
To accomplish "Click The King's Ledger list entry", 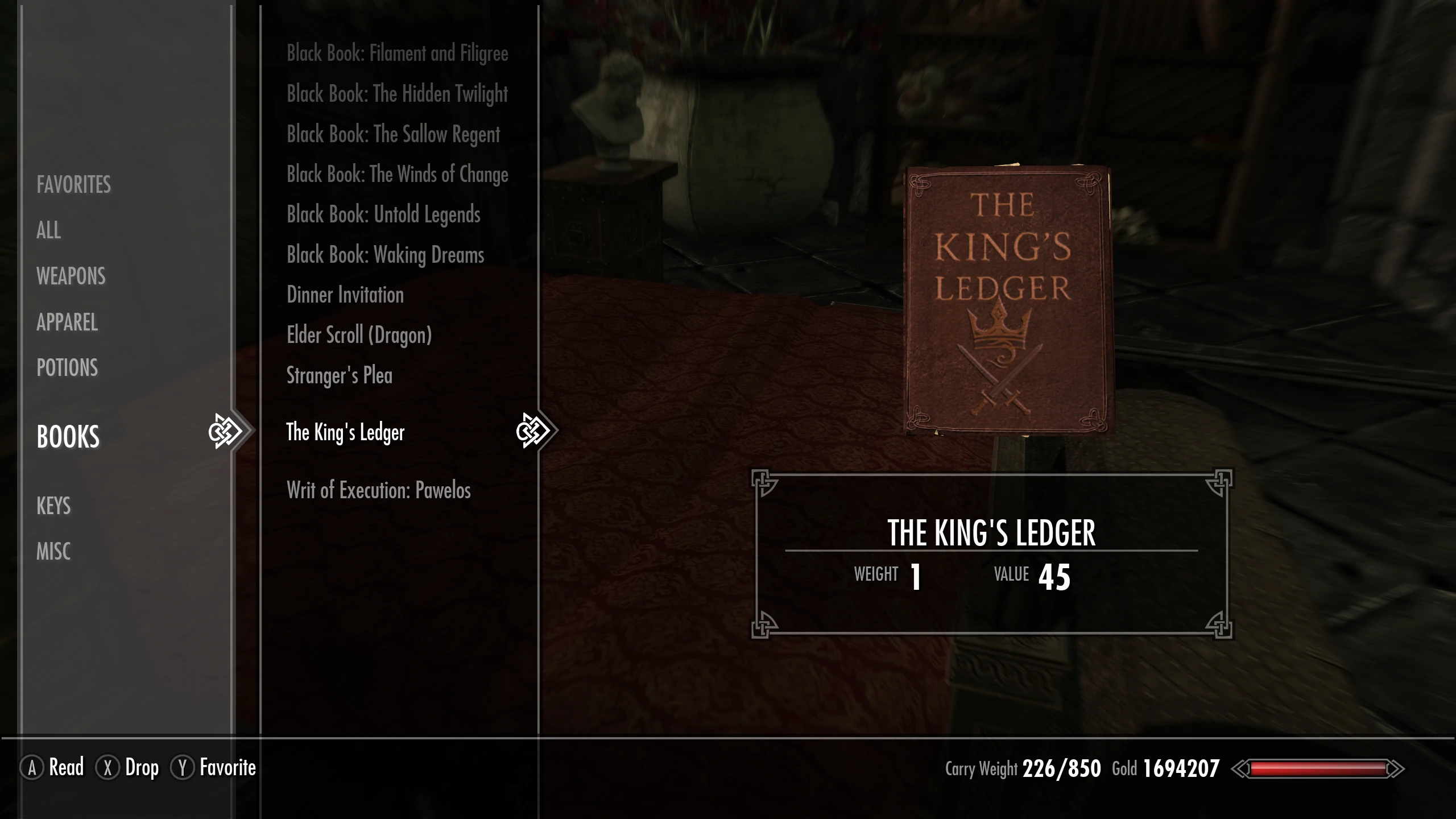I will (345, 432).
